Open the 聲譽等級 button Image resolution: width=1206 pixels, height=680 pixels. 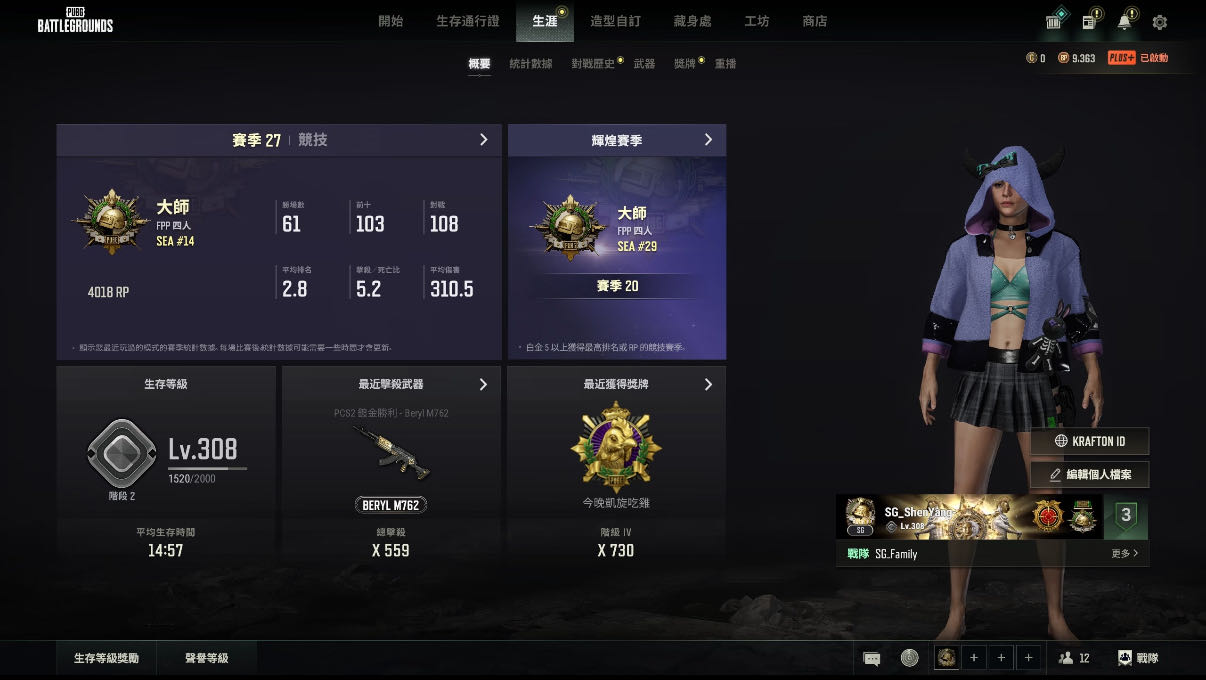click(207, 658)
